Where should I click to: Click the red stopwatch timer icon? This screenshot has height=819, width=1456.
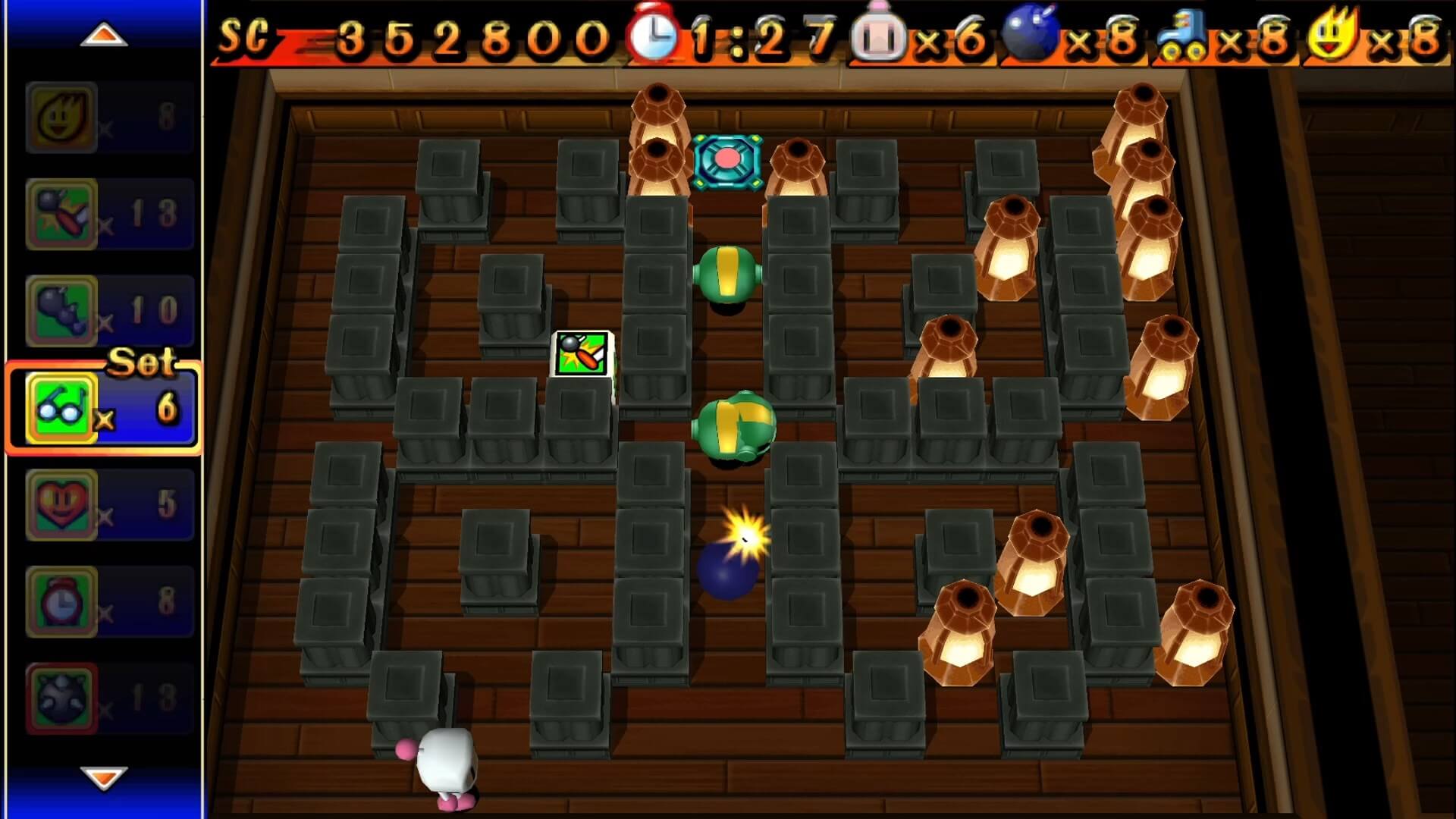pos(654,33)
